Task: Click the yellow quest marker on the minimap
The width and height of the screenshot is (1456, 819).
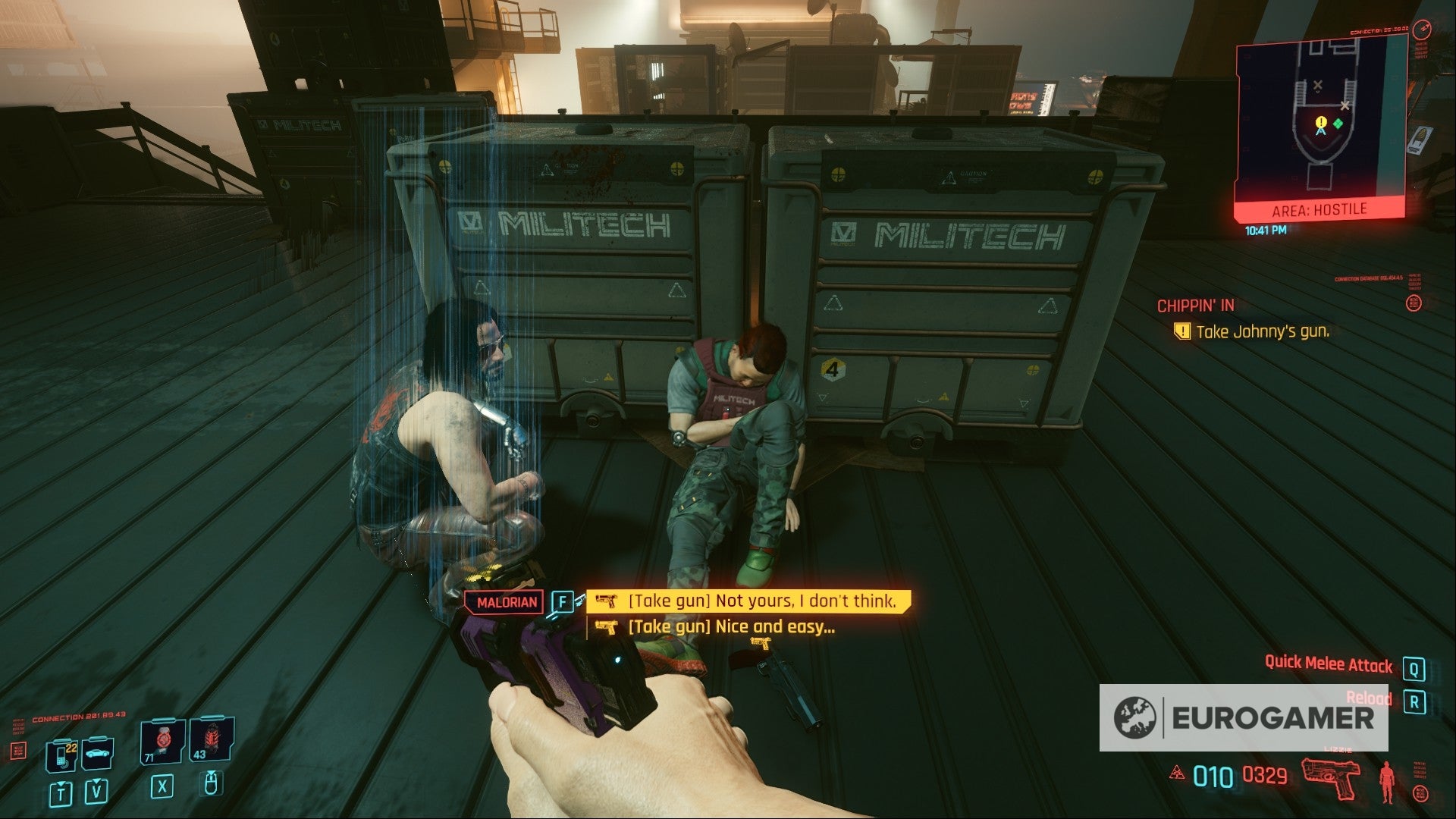Action: (x=1319, y=122)
